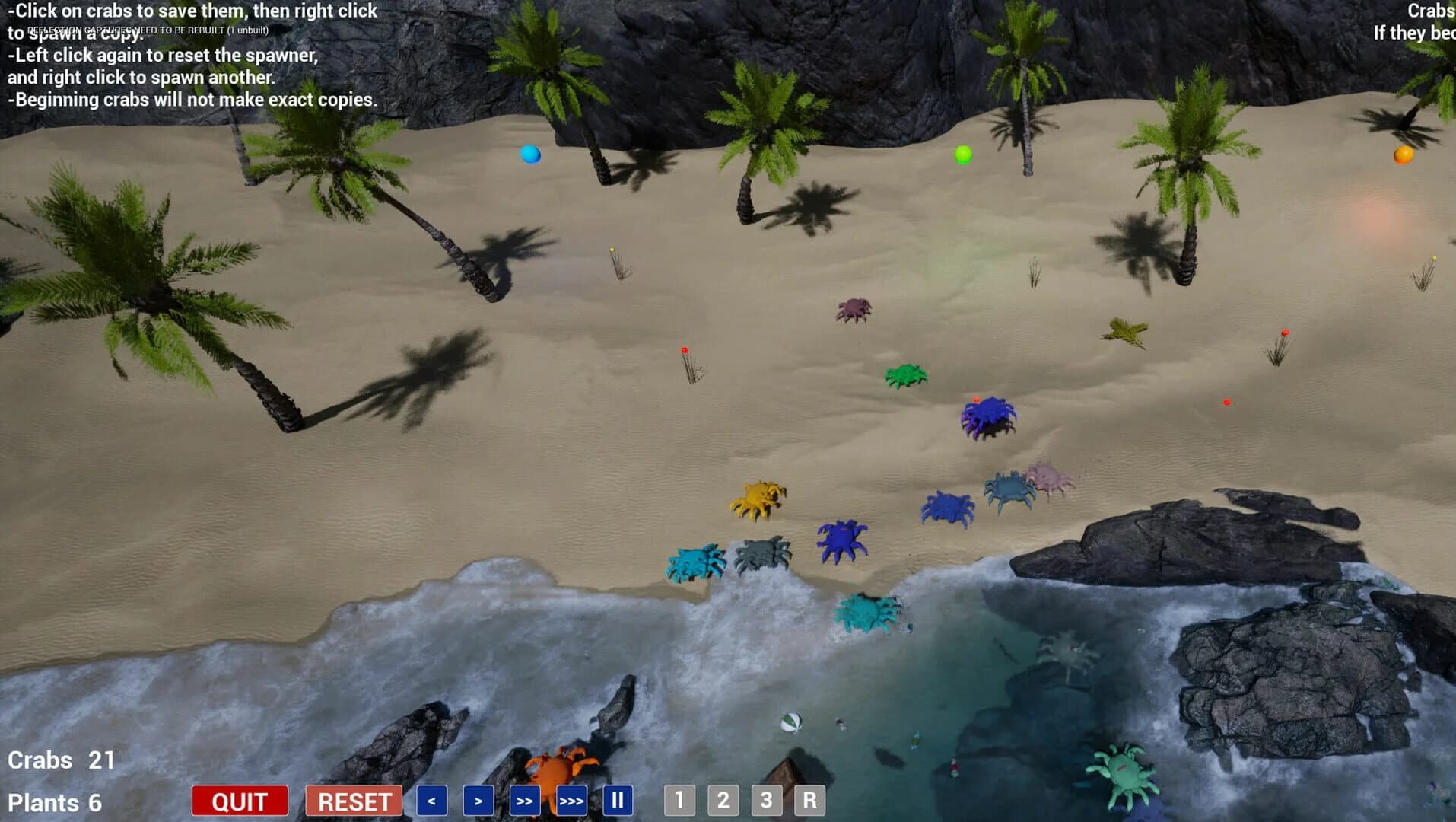Image resolution: width=1456 pixels, height=822 pixels.
Task: Fast-forward the simulation with the >> button
Action: 525,800
